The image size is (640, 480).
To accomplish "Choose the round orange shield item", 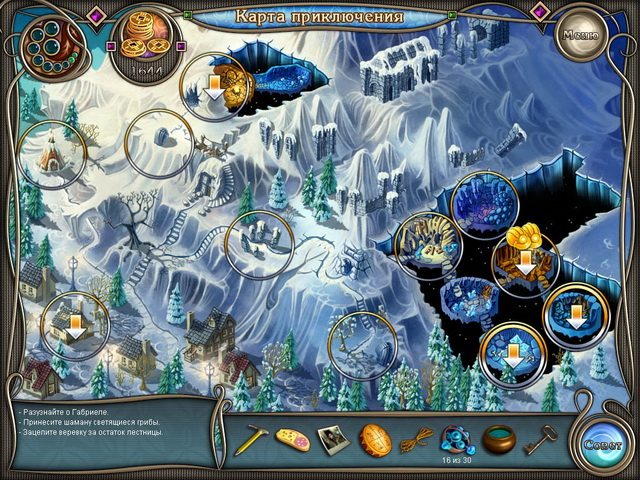I will pyautogui.click(x=376, y=438).
